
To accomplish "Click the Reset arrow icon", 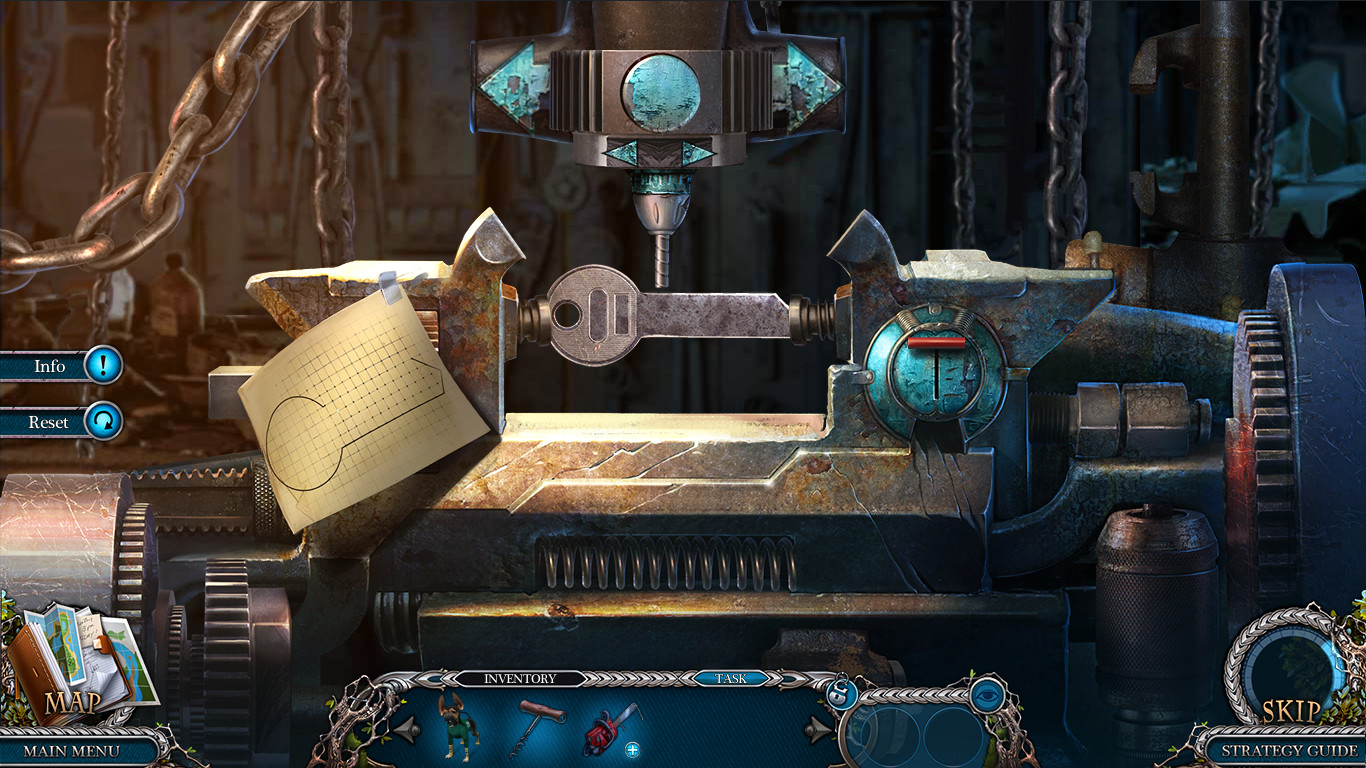I will 103,422.
